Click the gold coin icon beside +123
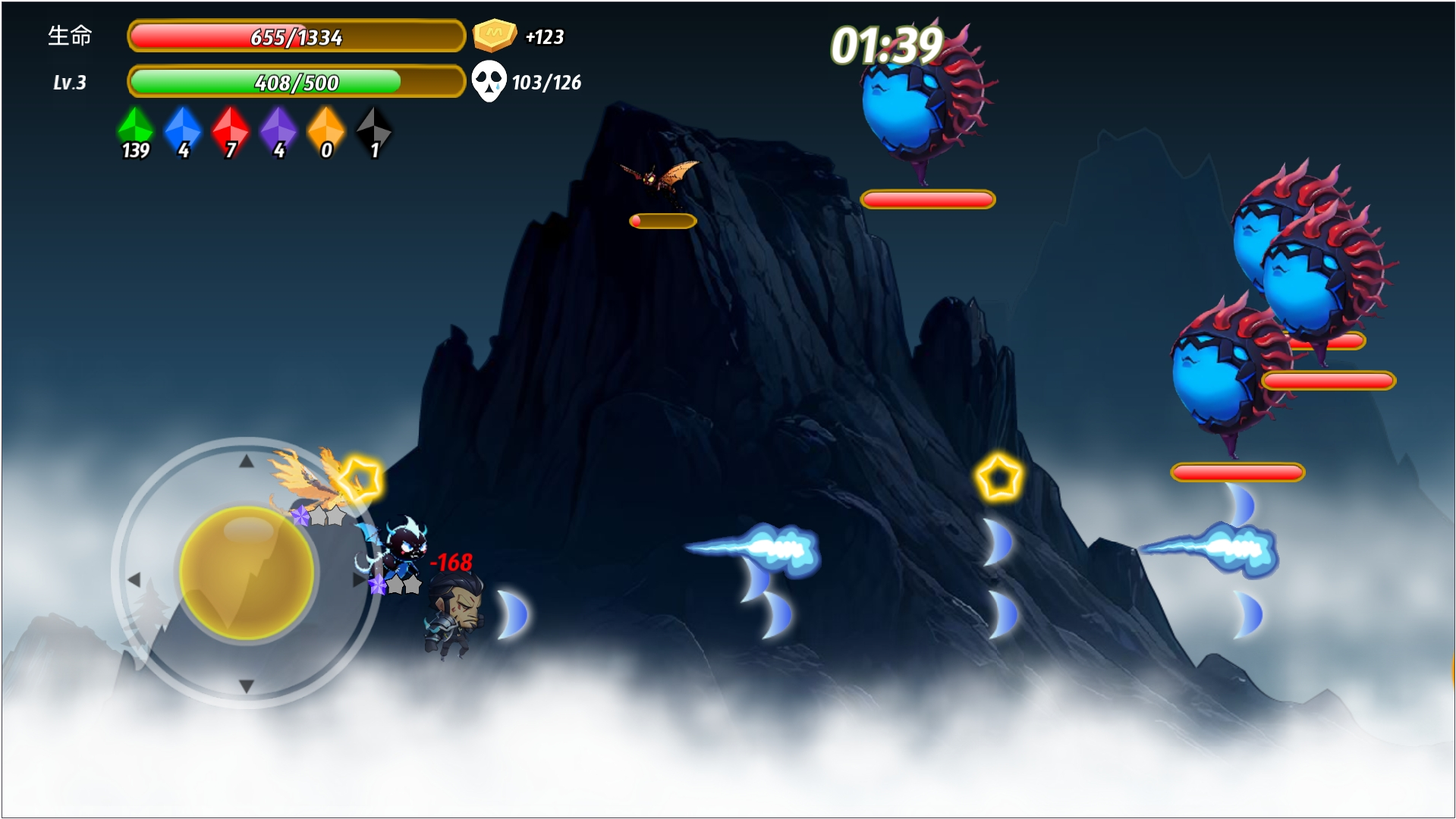 pyautogui.click(x=494, y=33)
